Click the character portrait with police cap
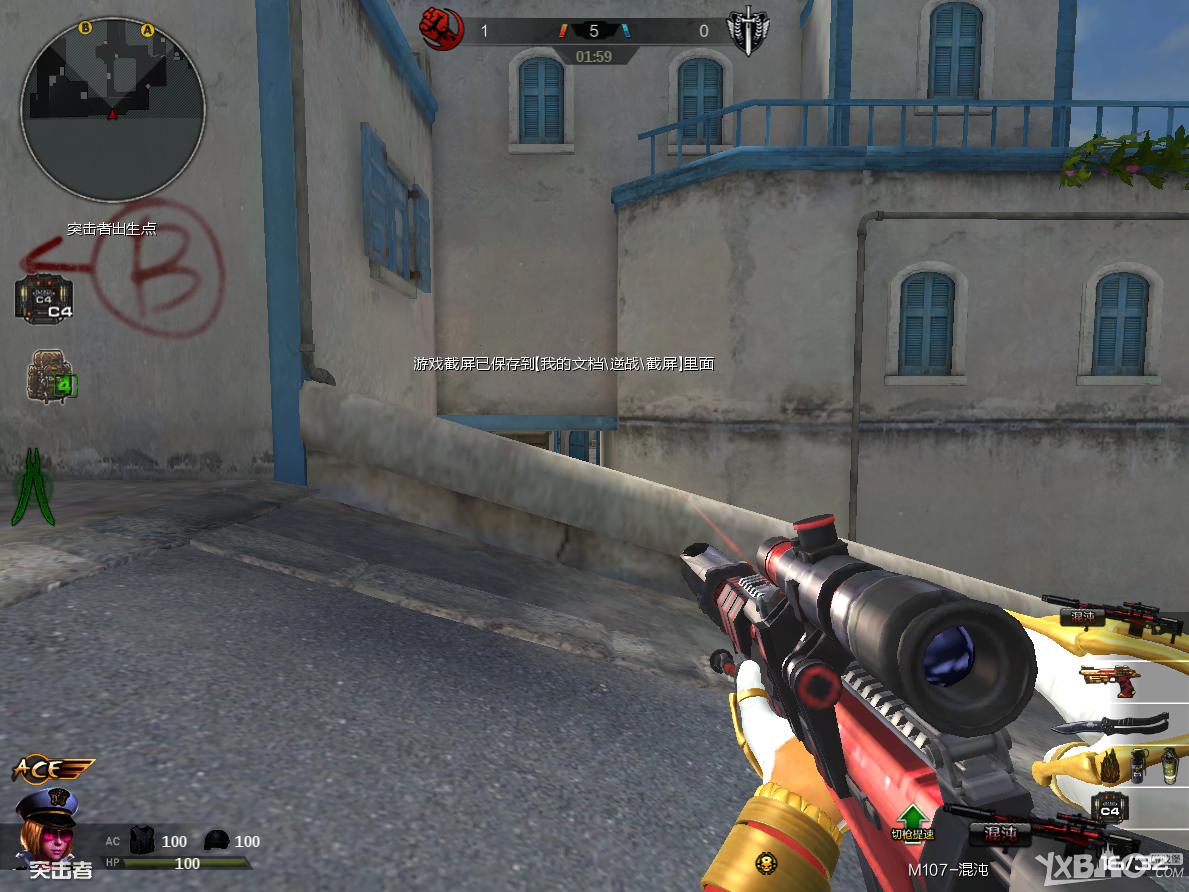 coord(45,822)
